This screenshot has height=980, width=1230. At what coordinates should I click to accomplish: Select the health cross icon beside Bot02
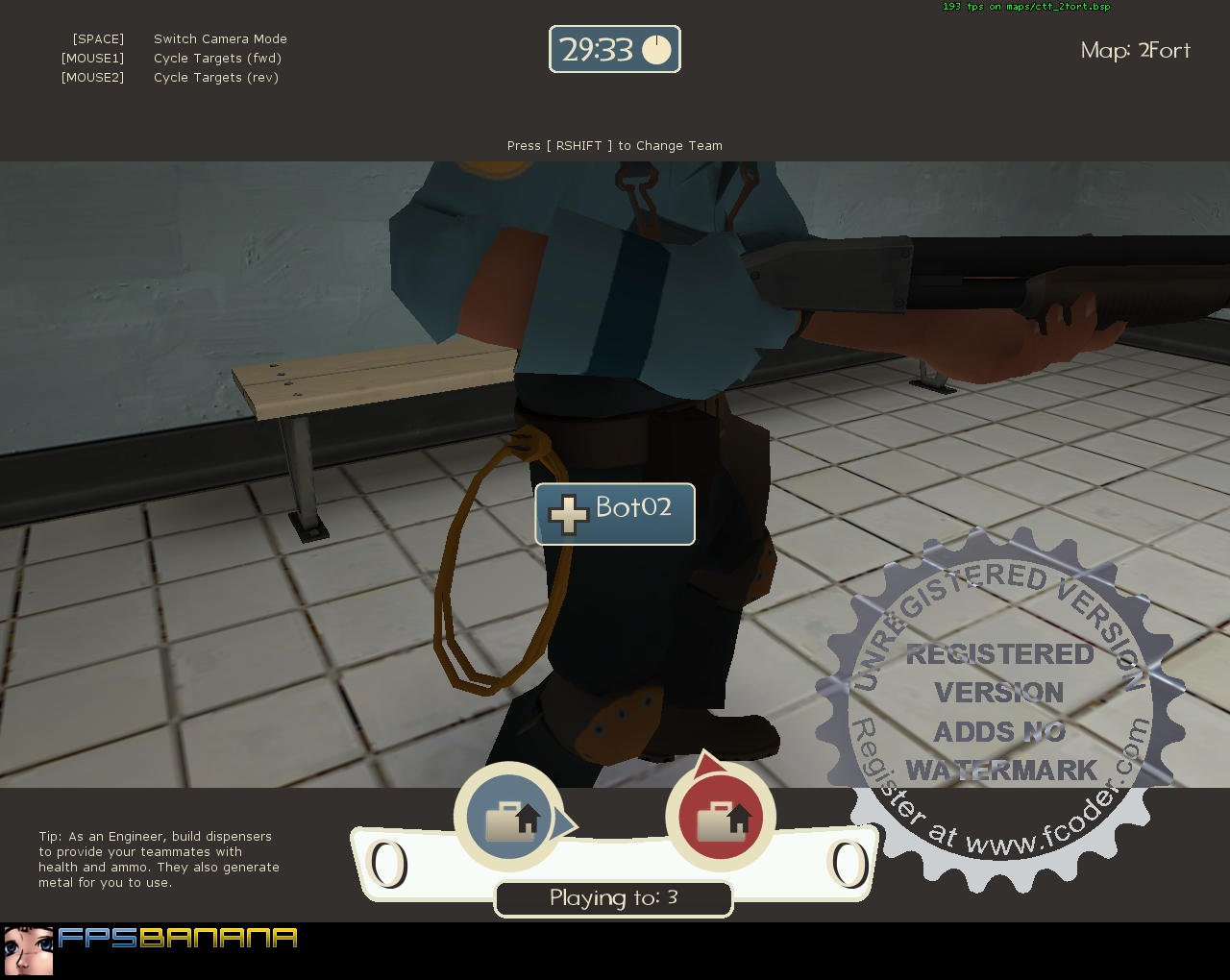[569, 514]
